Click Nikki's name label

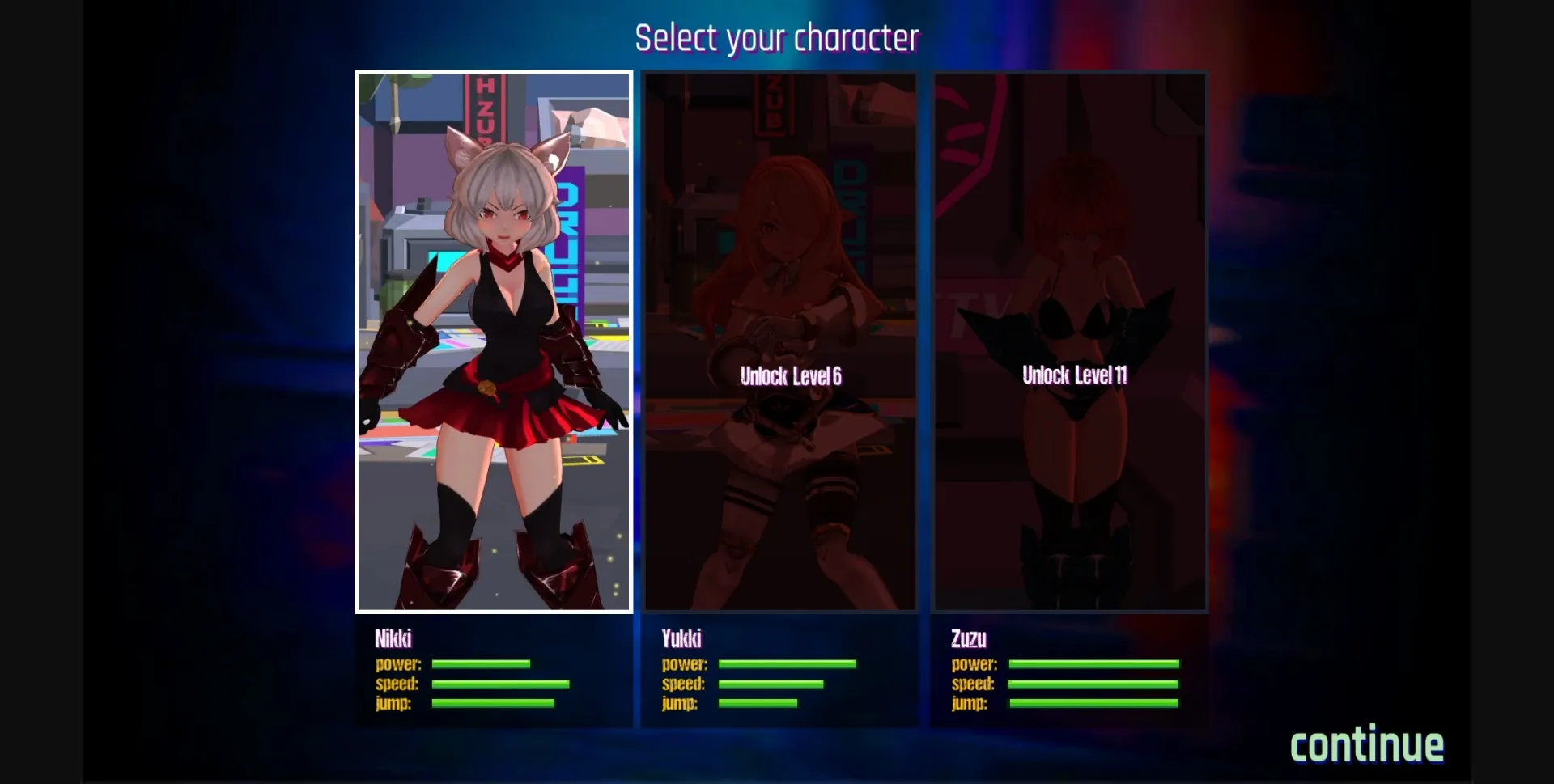click(x=394, y=638)
